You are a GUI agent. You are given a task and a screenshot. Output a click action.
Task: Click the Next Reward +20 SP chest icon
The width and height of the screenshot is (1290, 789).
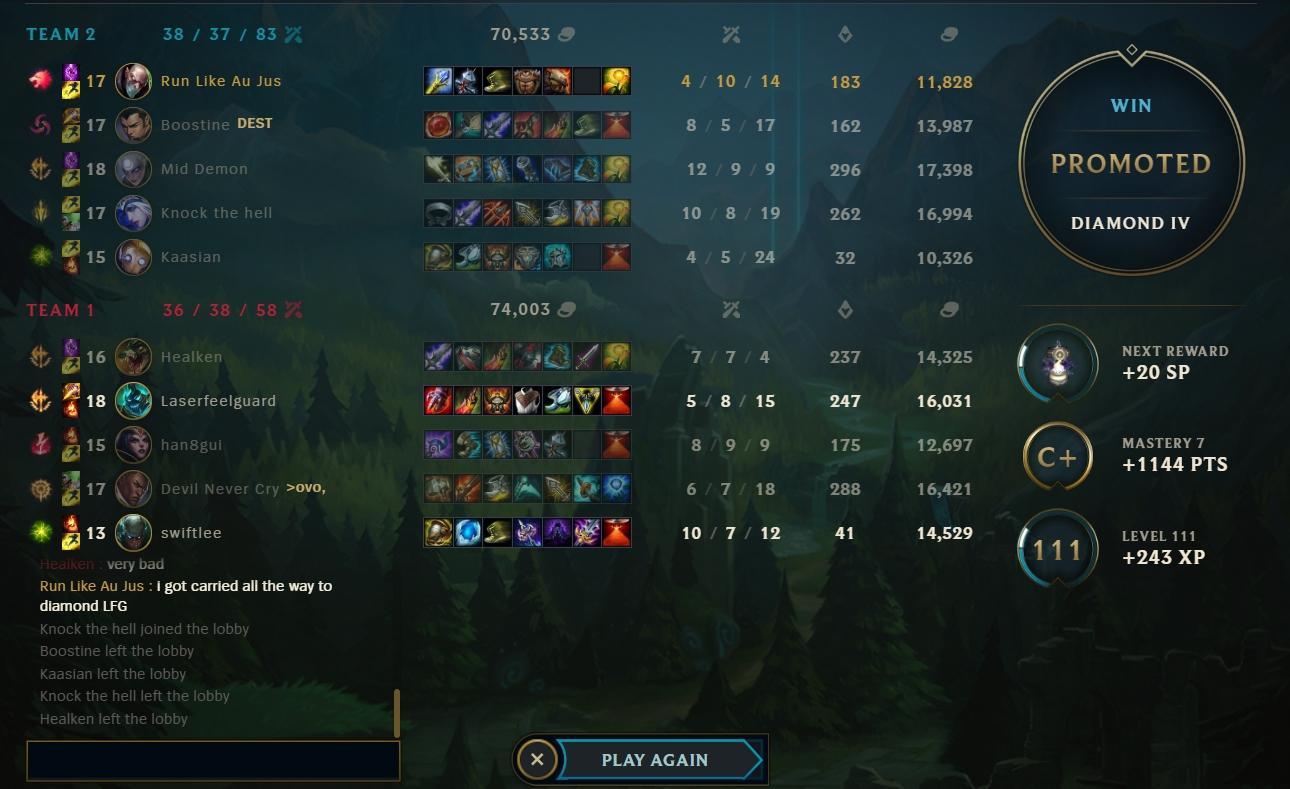point(1057,364)
